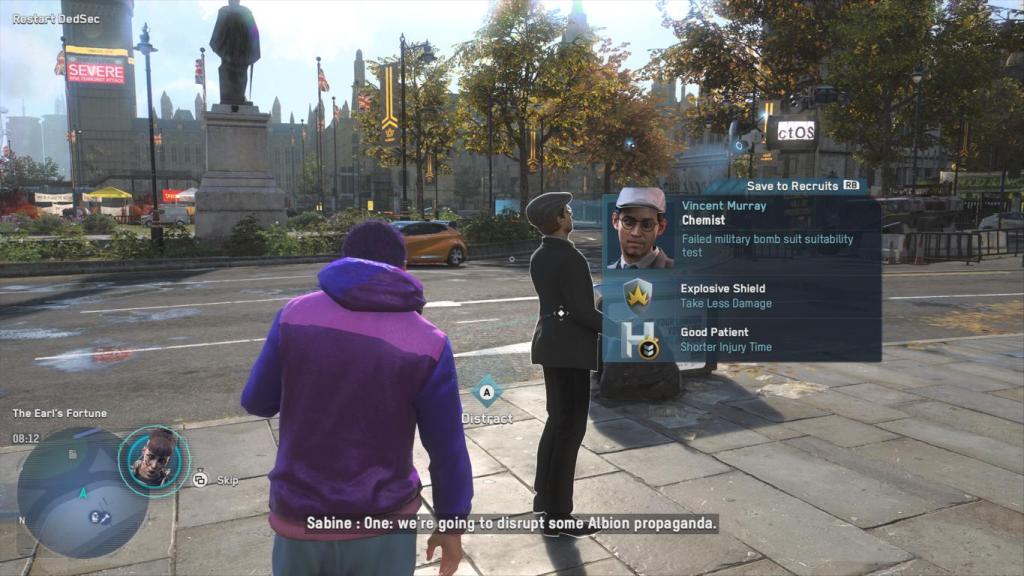This screenshot has height=576, width=1024.
Task: Select the Good Patient perk icon
Action: [x=638, y=340]
